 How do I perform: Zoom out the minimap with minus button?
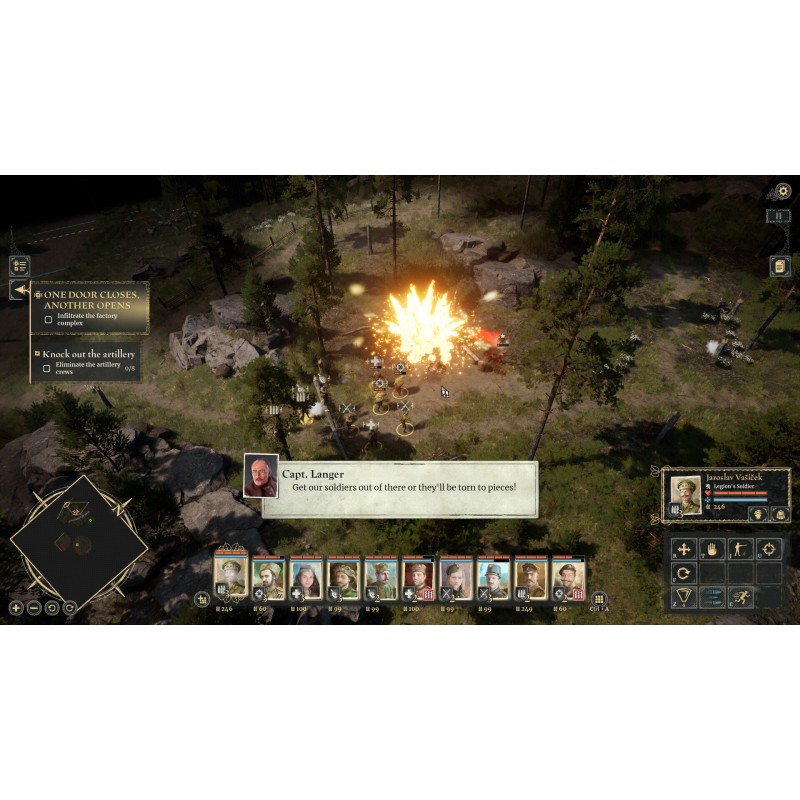click(x=34, y=607)
